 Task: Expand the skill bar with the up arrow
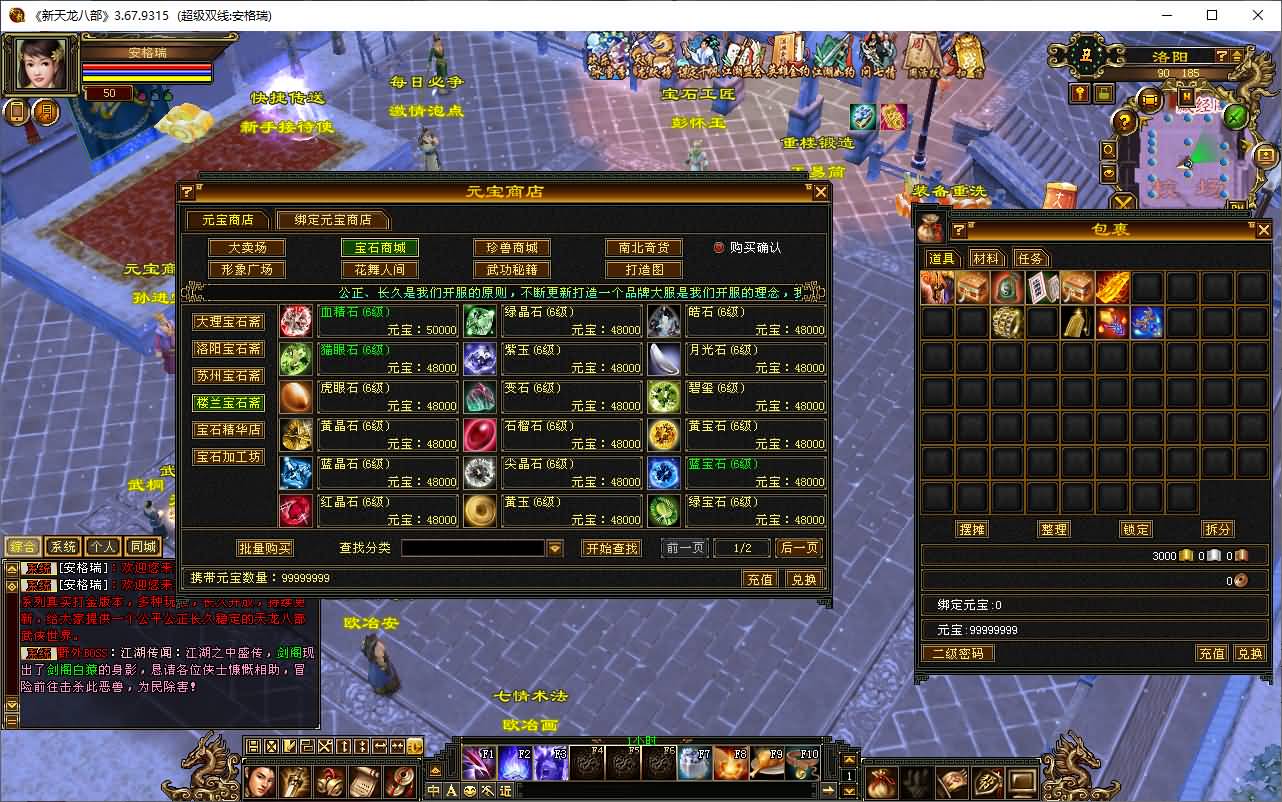pos(848,759)
